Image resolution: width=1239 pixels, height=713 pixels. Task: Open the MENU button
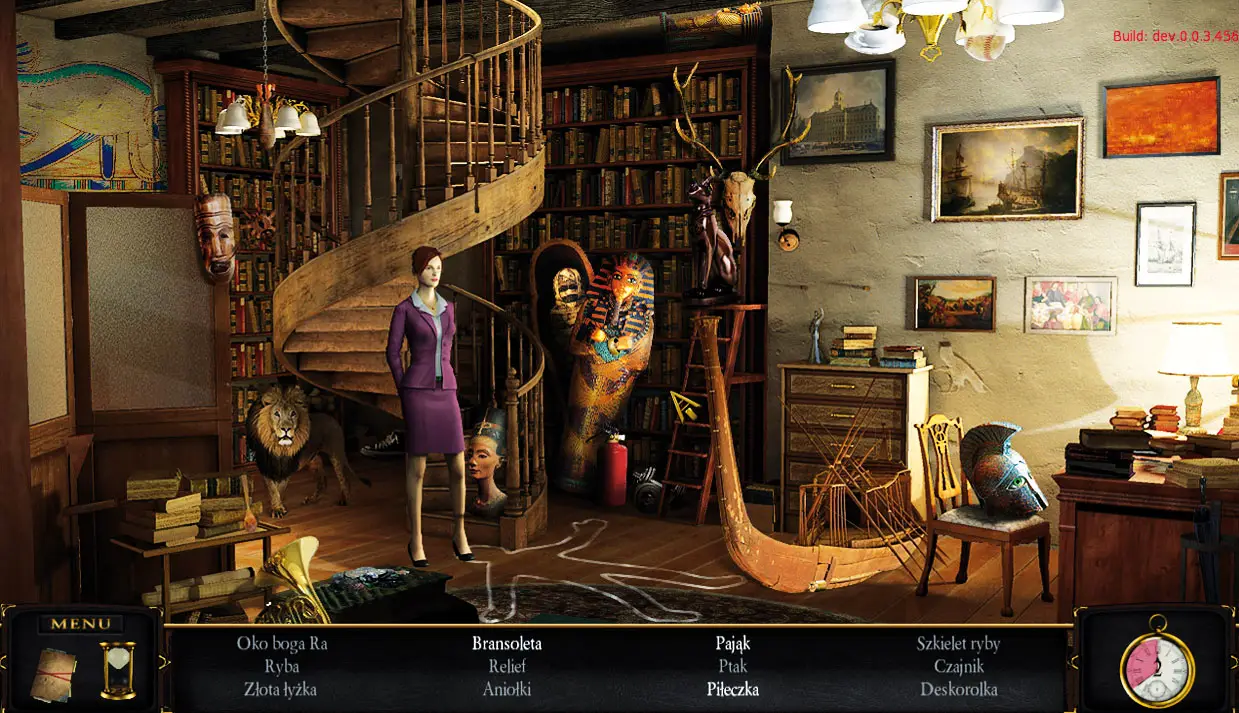coord(81,624)
